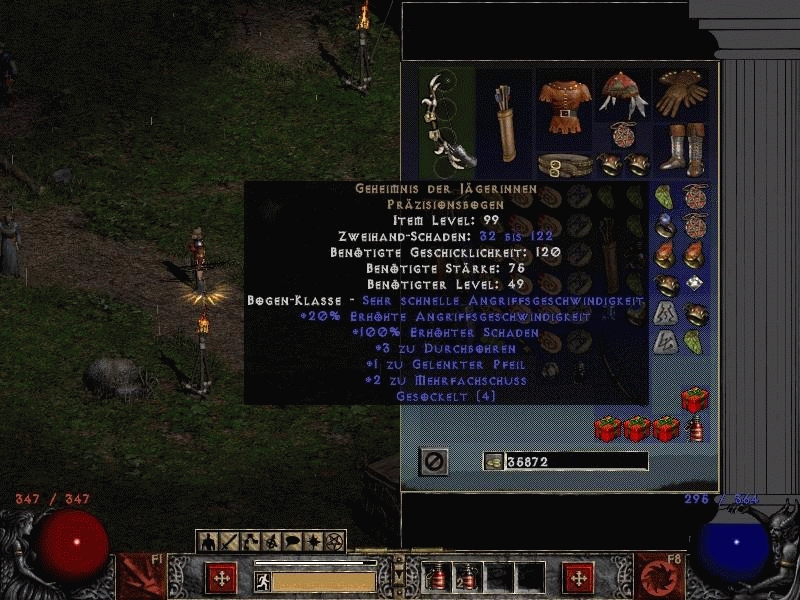Close the inventory with the cancel button

click(434, 461)
